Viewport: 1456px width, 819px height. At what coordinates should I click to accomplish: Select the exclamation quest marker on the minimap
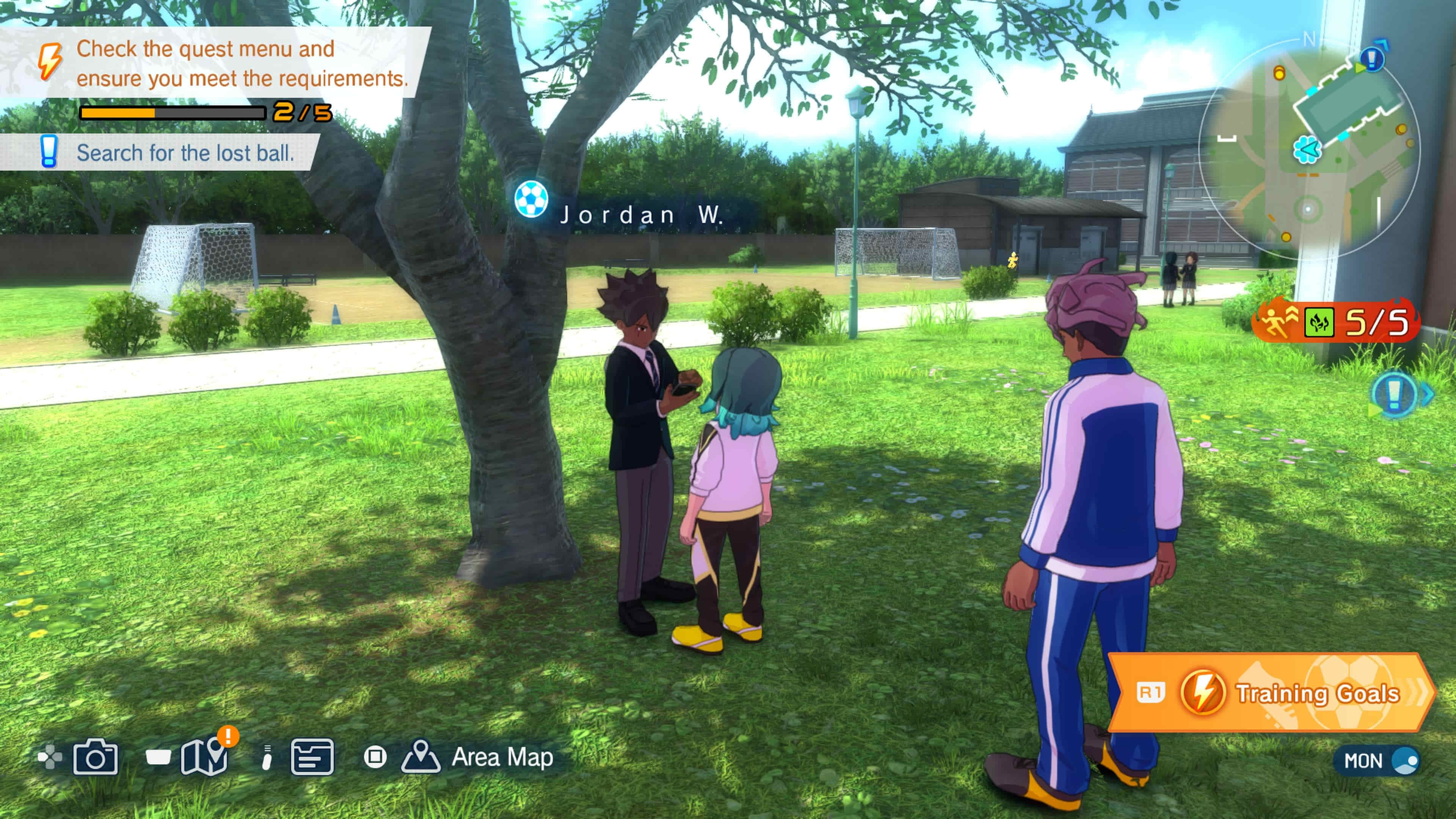[1372, 58]
